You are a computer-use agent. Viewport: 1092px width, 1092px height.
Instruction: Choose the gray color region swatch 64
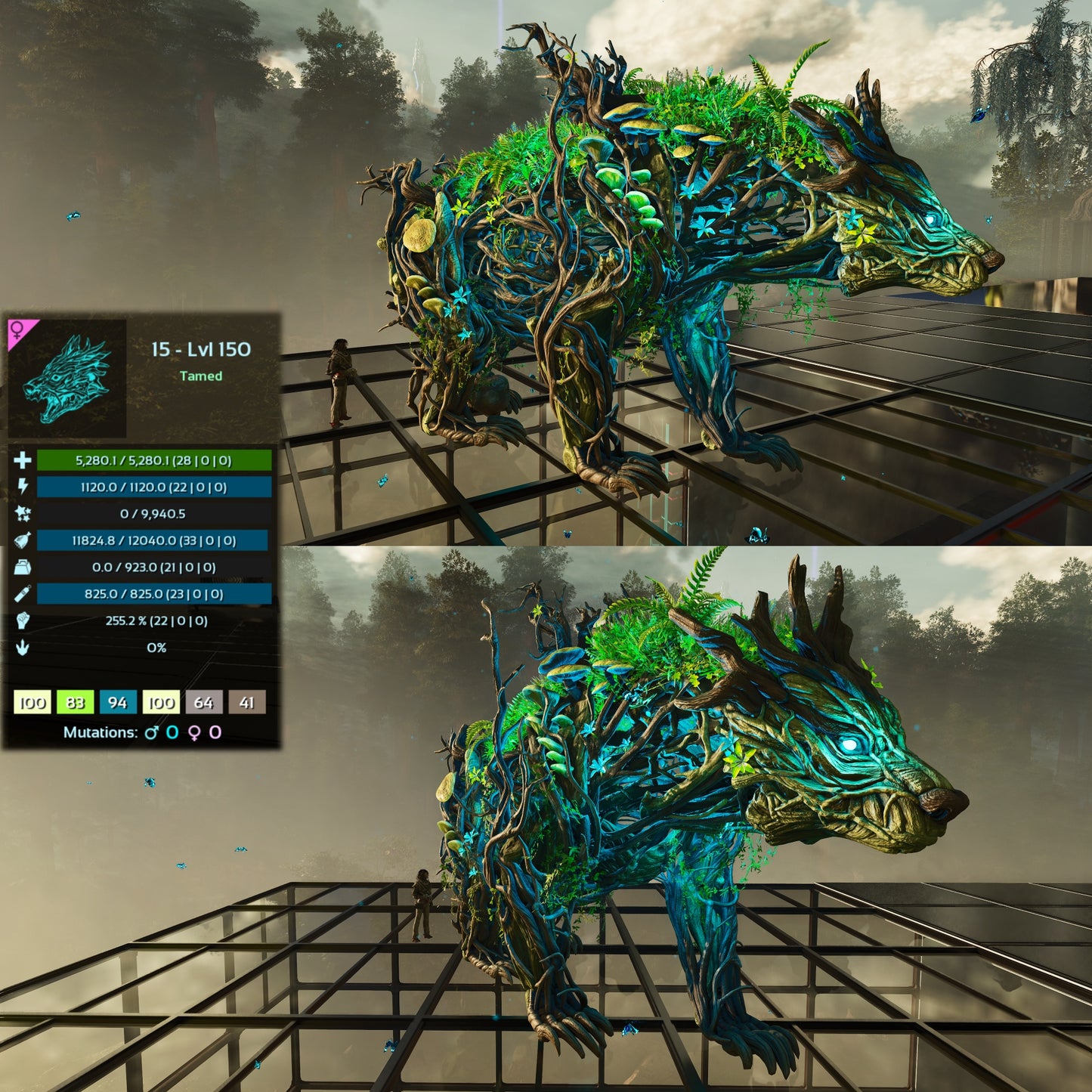click(203, 703)
